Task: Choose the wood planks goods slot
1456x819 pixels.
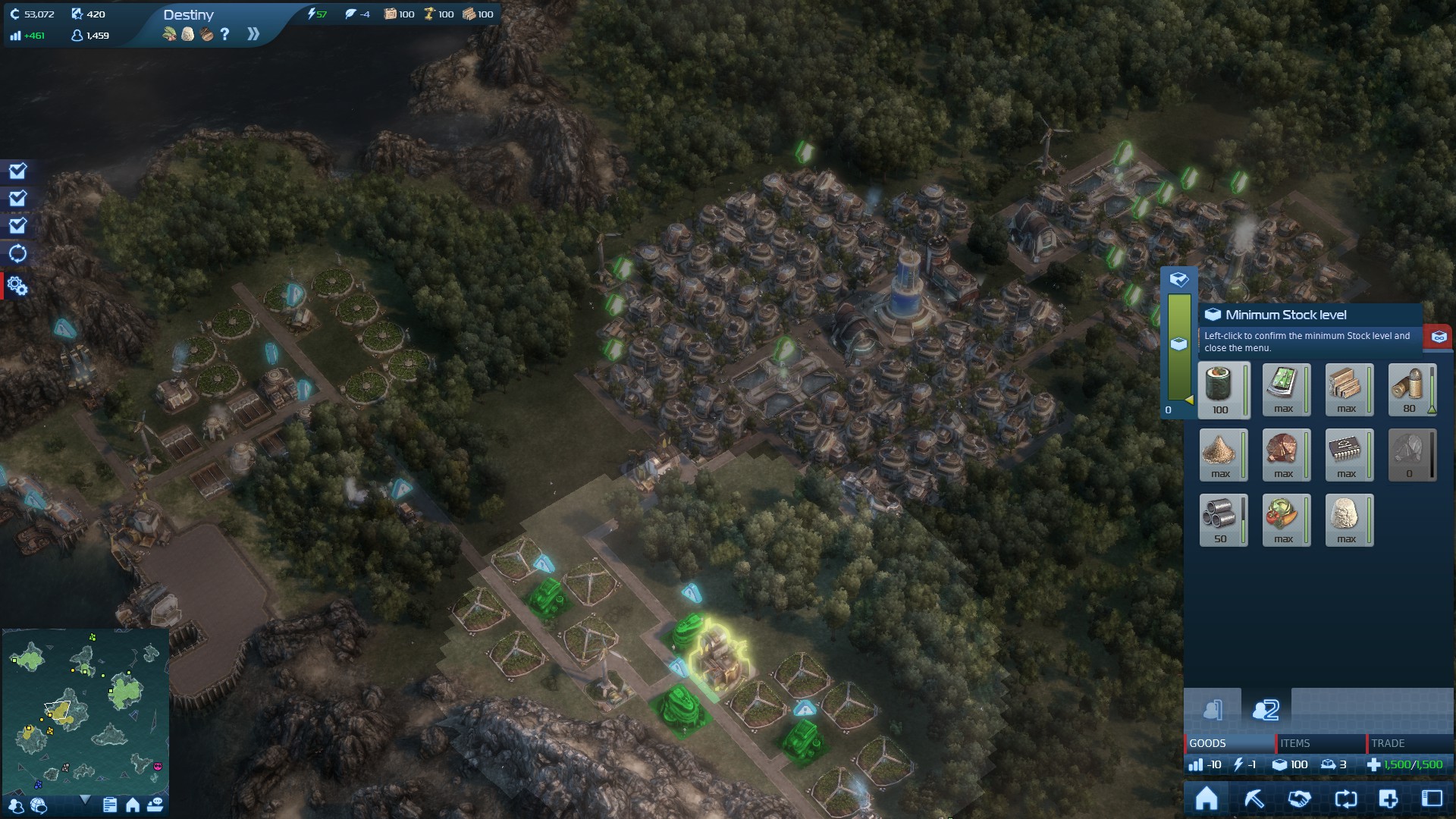Action: point(1348,389)
